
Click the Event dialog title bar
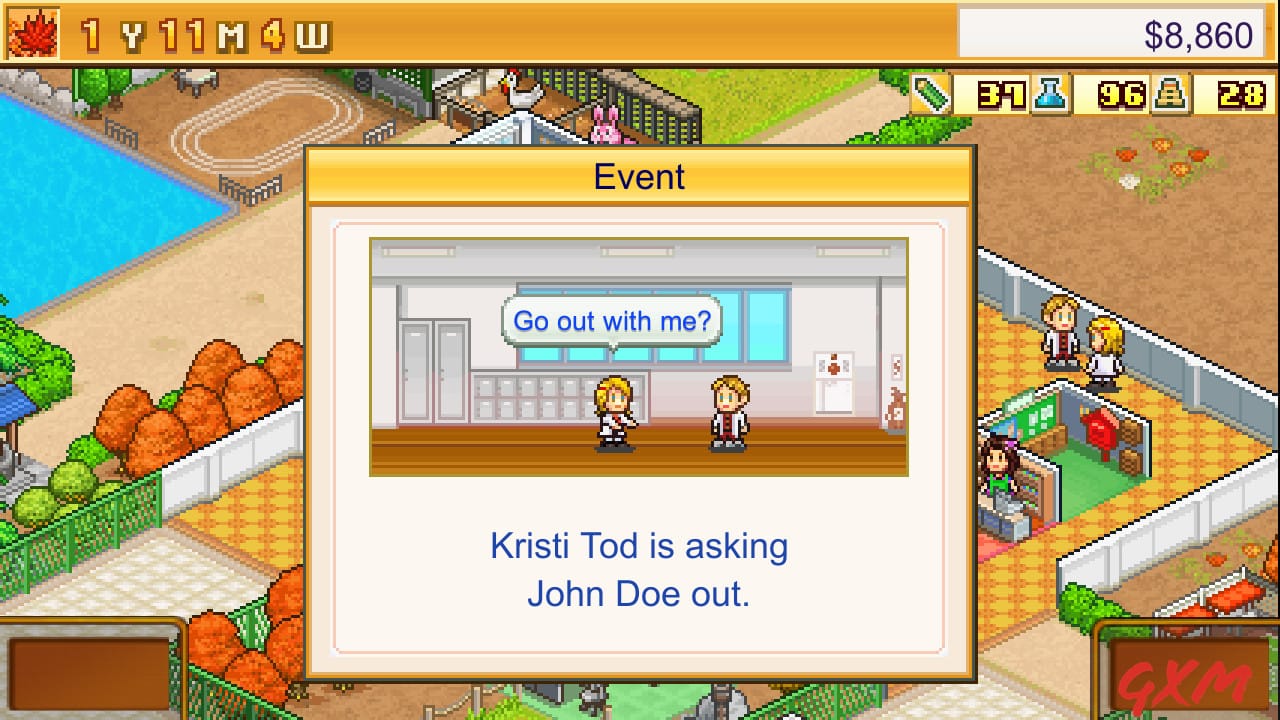[639, 176]
